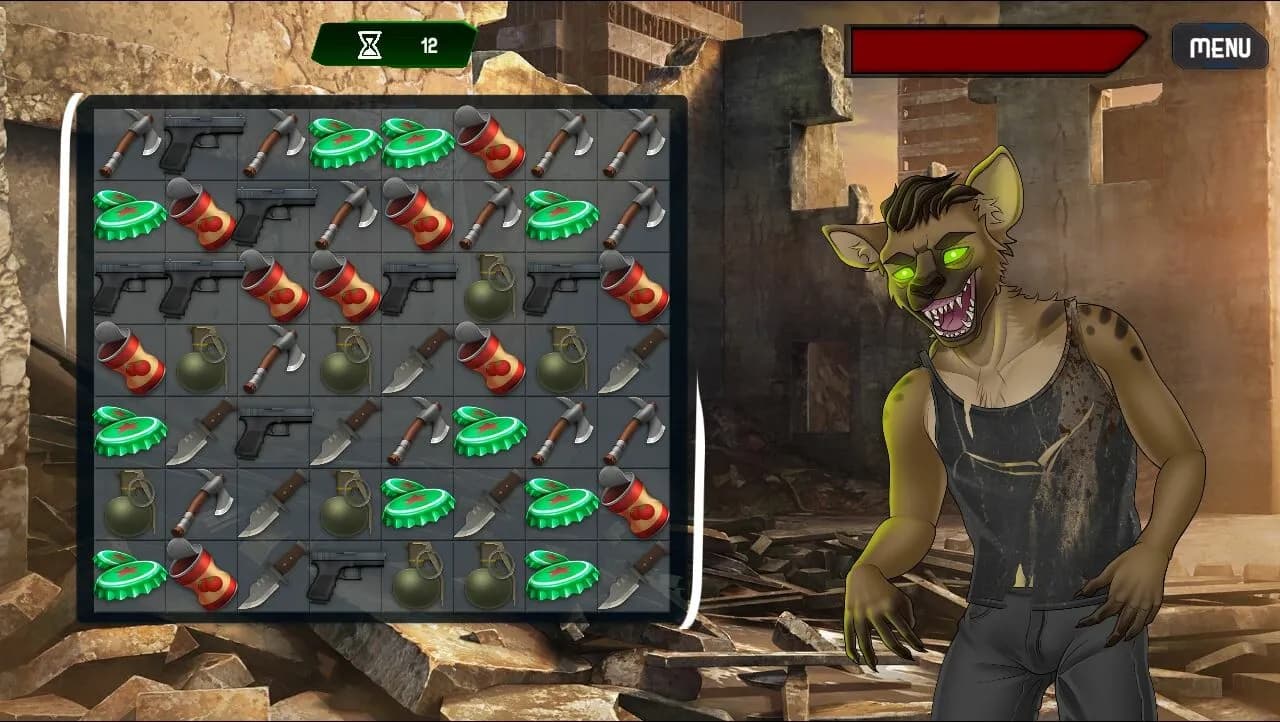Viewport: 1280px width, 722px height.
Task: Click the pistol tile in the top-left corner
Action: pos(198,143)
